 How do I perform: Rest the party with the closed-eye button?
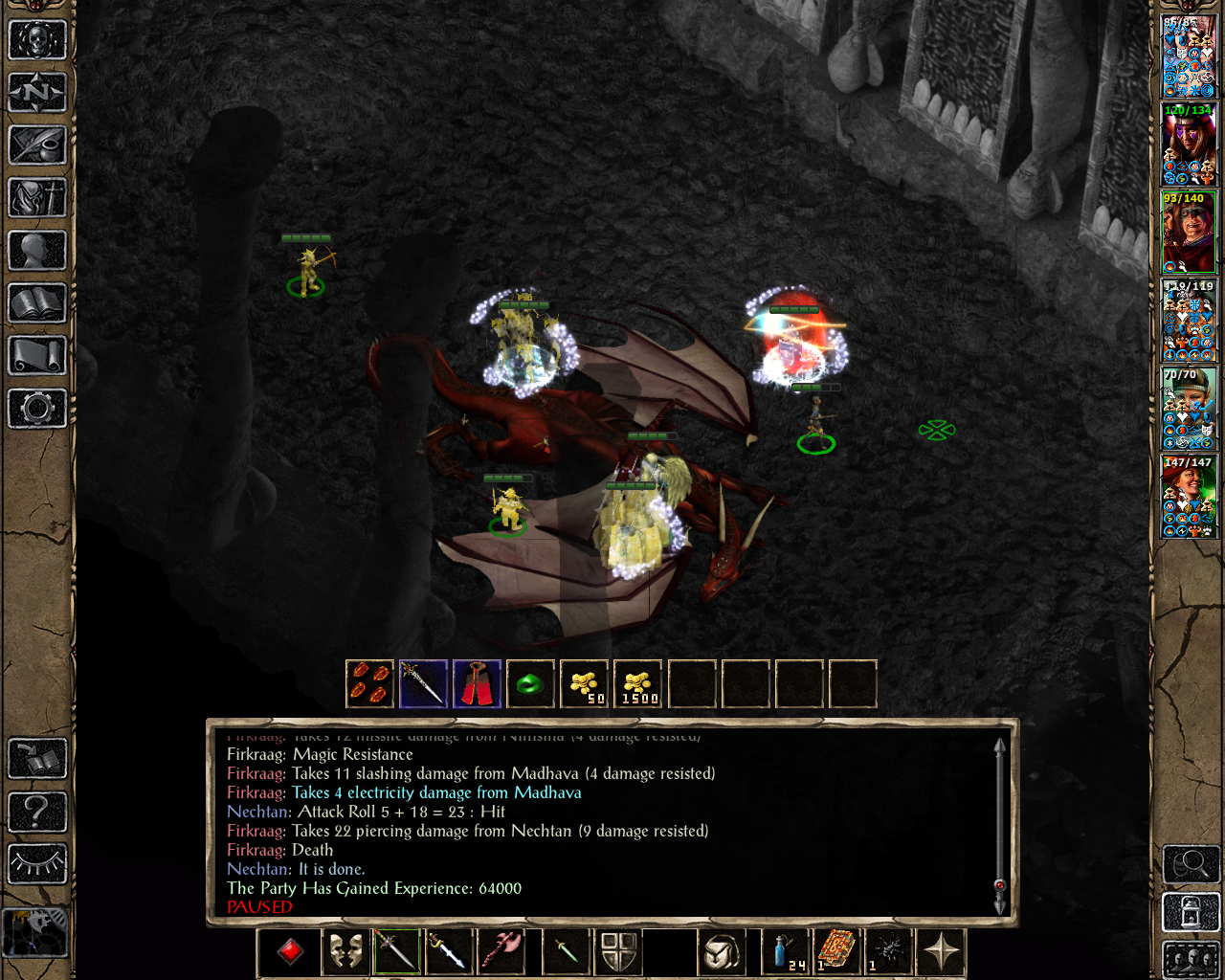(x=37, y=864)
